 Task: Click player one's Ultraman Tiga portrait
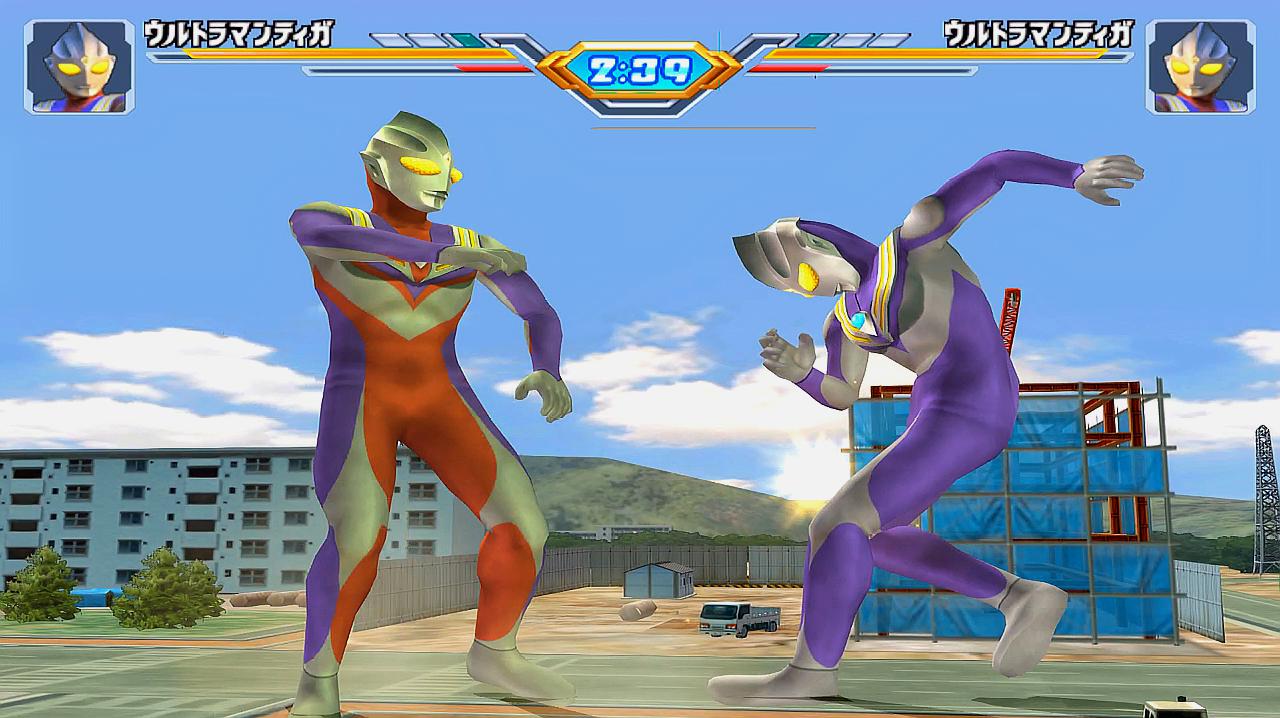click(x=79, y=66)
